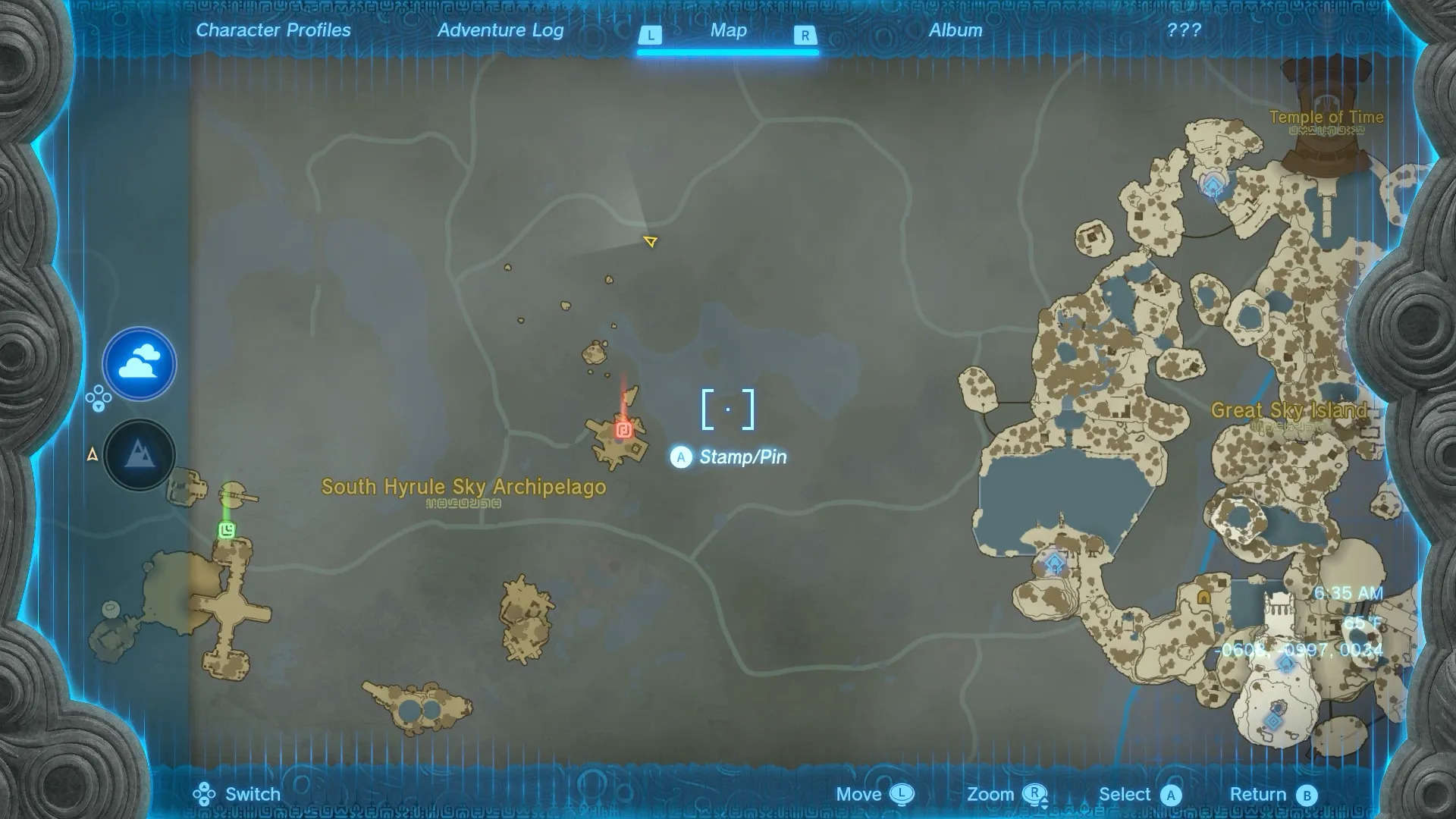Viewport: 1456px width, 819px height.
Task: Toggle the mountain elevation map mode icon
Action: click(140, 455)
